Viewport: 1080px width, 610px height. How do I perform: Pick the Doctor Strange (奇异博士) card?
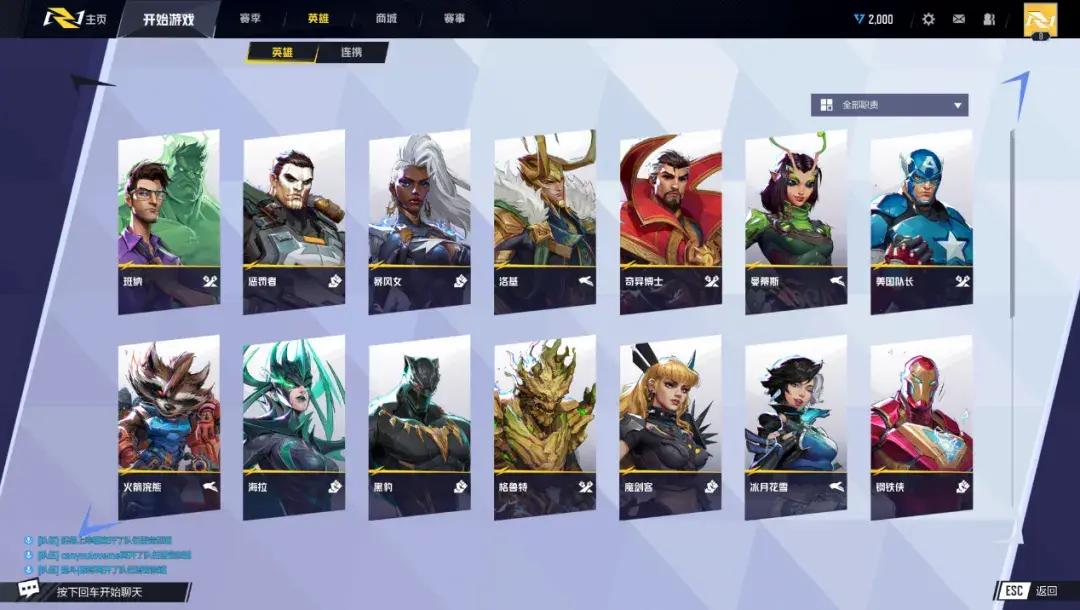point(670,220)
